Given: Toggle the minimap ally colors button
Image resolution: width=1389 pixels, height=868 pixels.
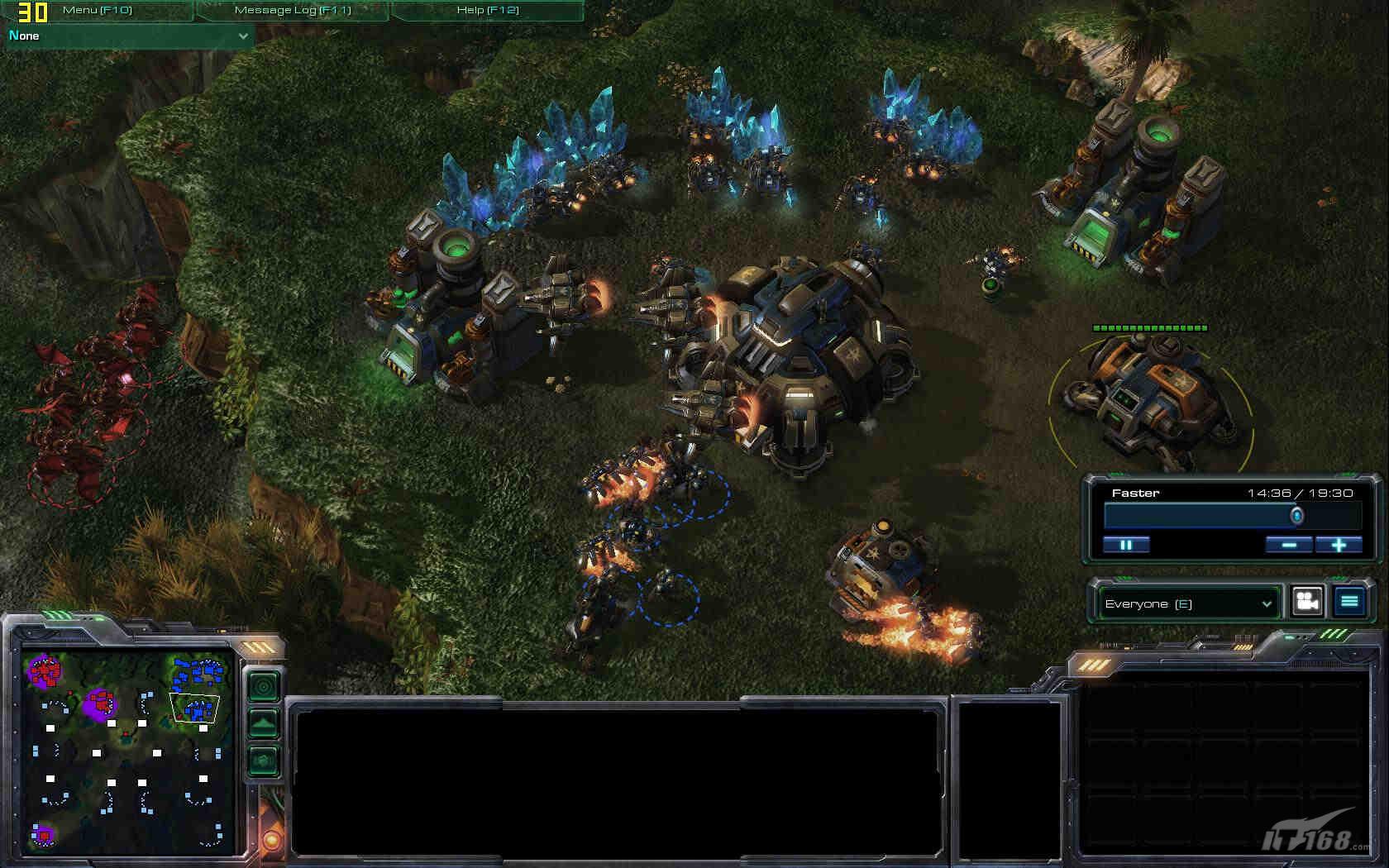Looking at the screenshot, I should tap(264, 760).
